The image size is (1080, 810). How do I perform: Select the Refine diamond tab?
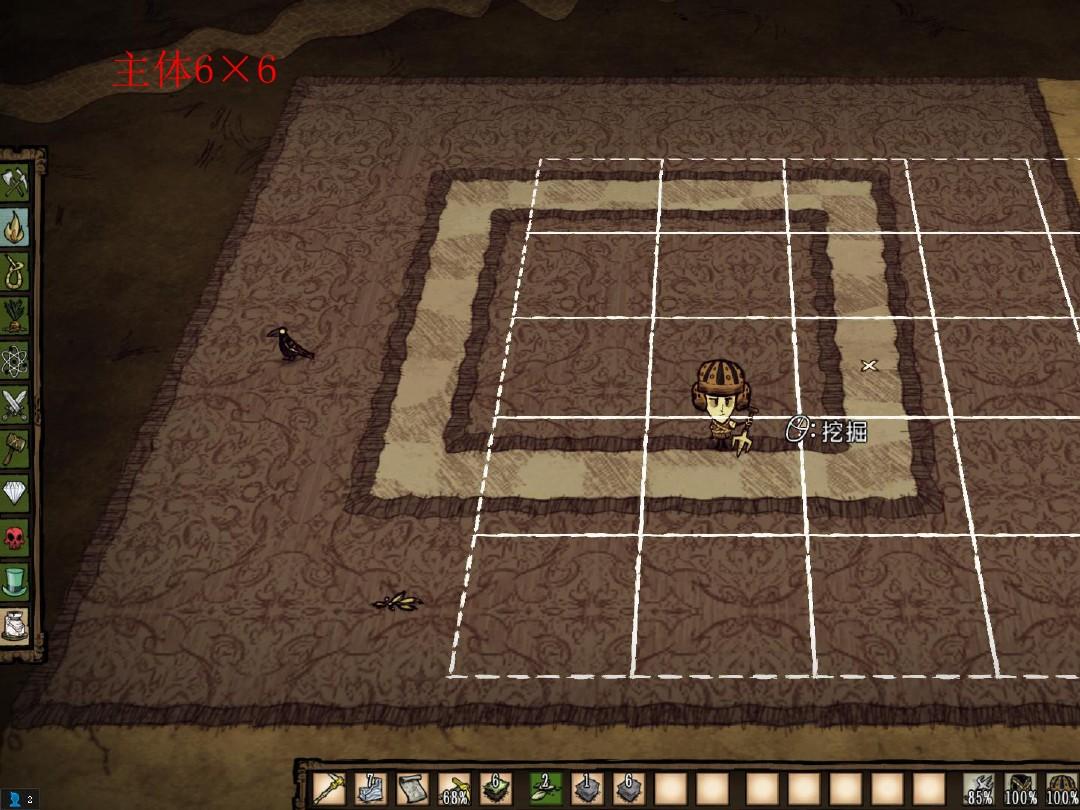[15, 492]
